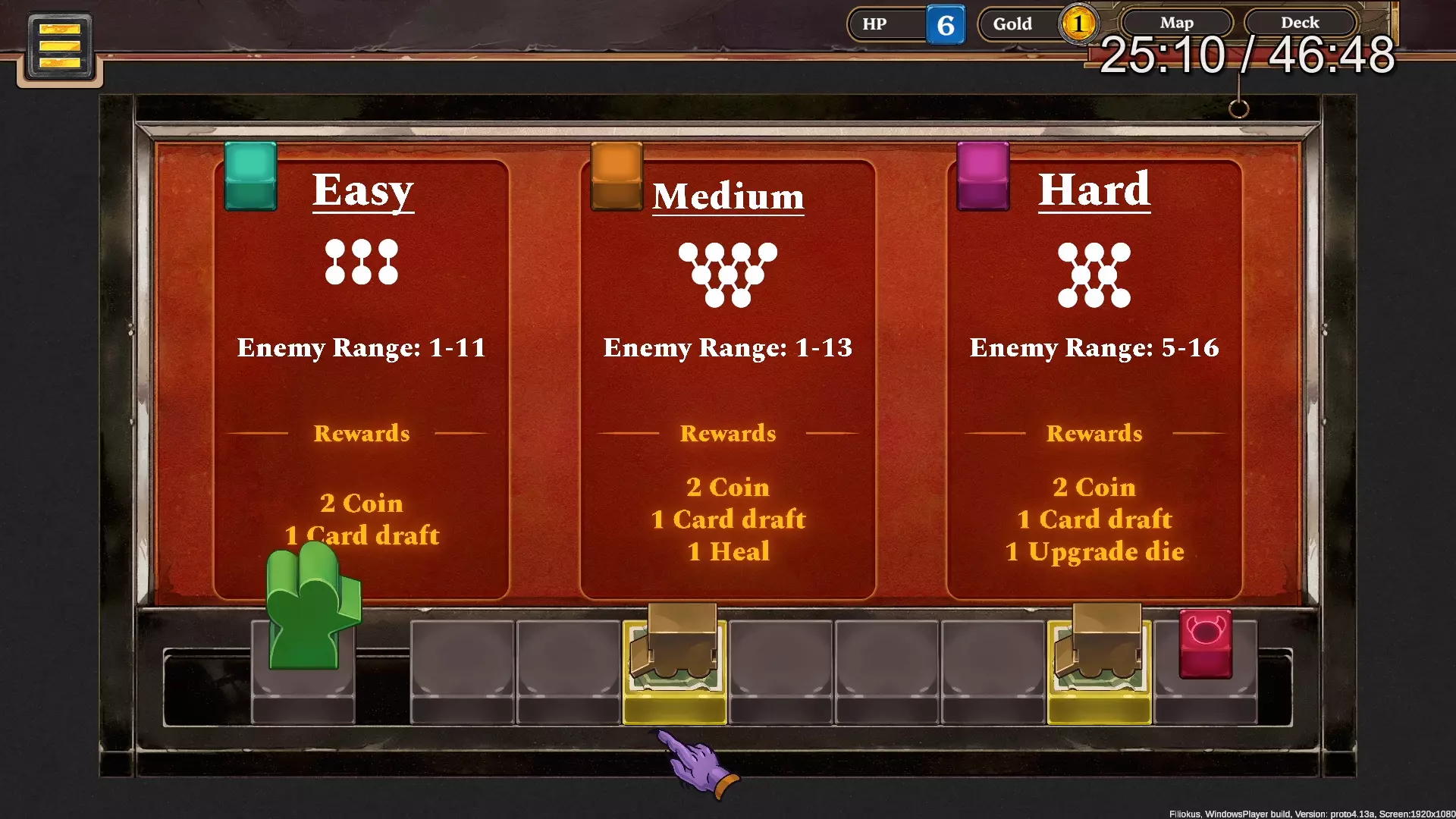The height and width of the screenshot is (819, 1456).
Task: Choose the Easy difficulty card
Action: pos(361,379)
